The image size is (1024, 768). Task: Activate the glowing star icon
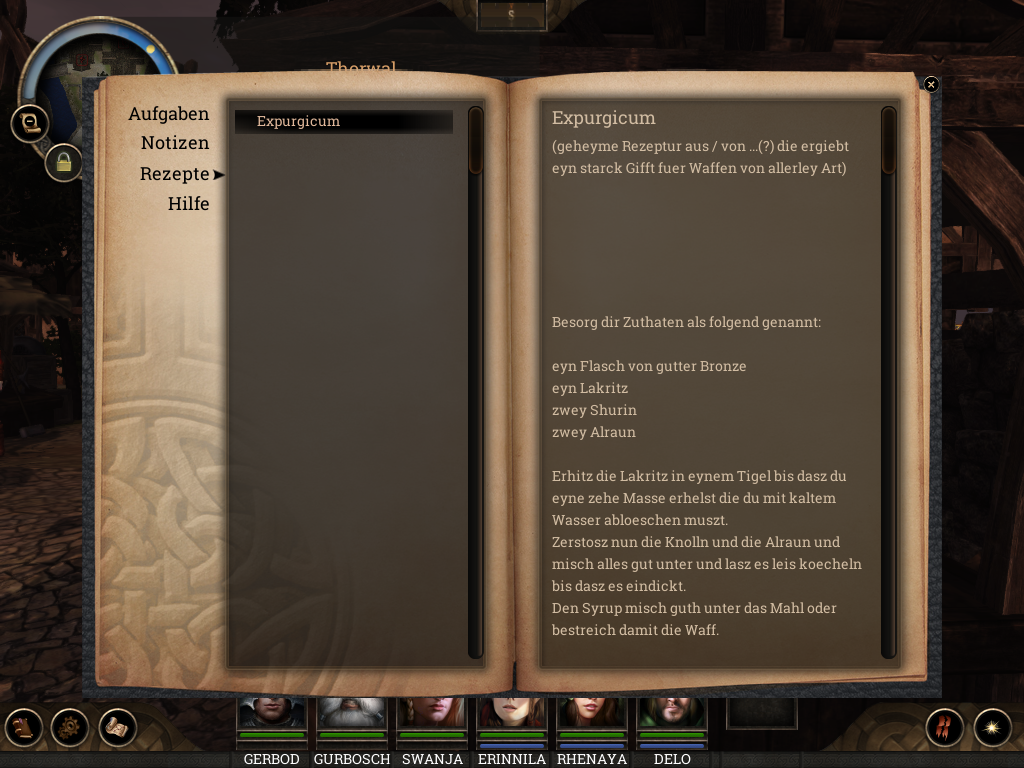tap(992, 727)
